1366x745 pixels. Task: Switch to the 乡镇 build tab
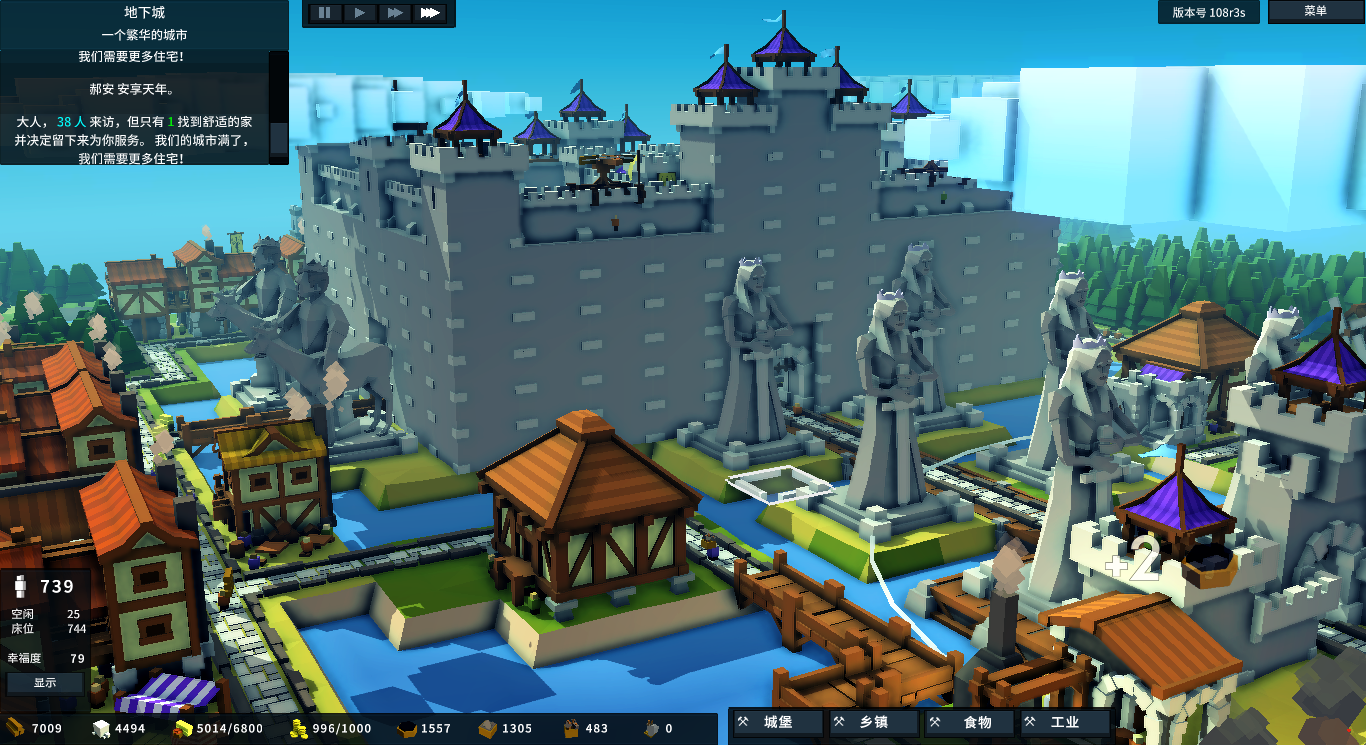[x=871, y=722]
